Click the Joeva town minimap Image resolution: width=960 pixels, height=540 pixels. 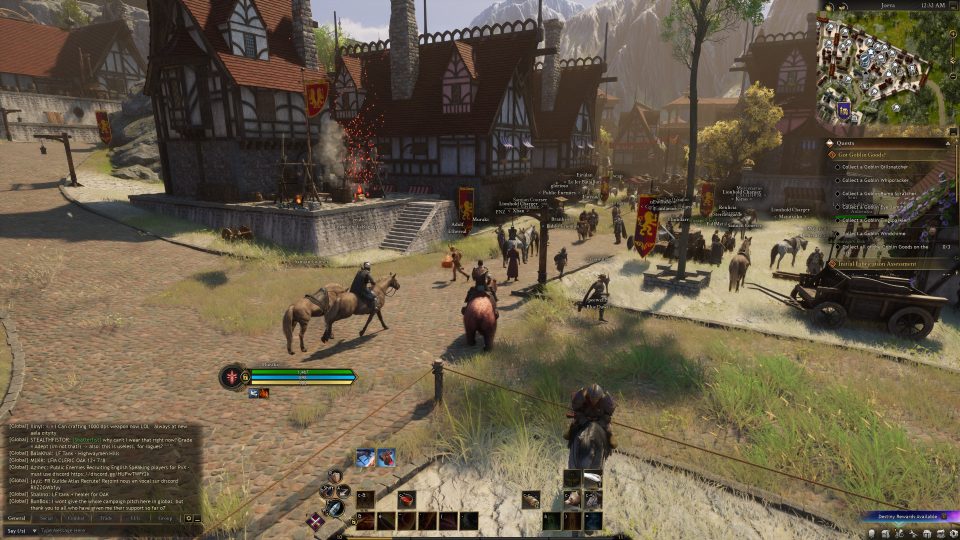(x=882, y=69)
